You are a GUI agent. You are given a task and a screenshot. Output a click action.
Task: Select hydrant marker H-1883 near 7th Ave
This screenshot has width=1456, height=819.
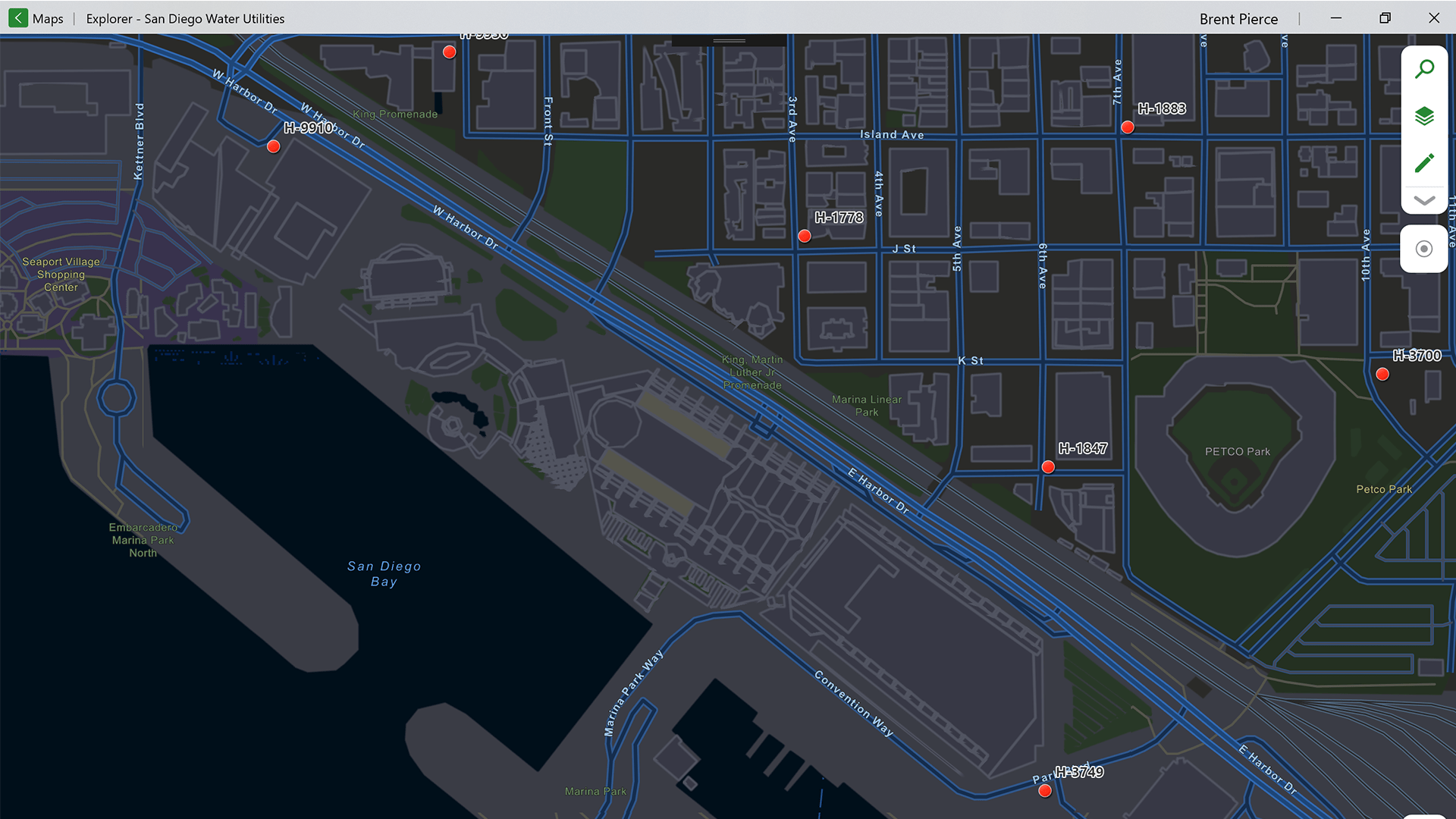pyautogui.click(x=1128, y=127)
